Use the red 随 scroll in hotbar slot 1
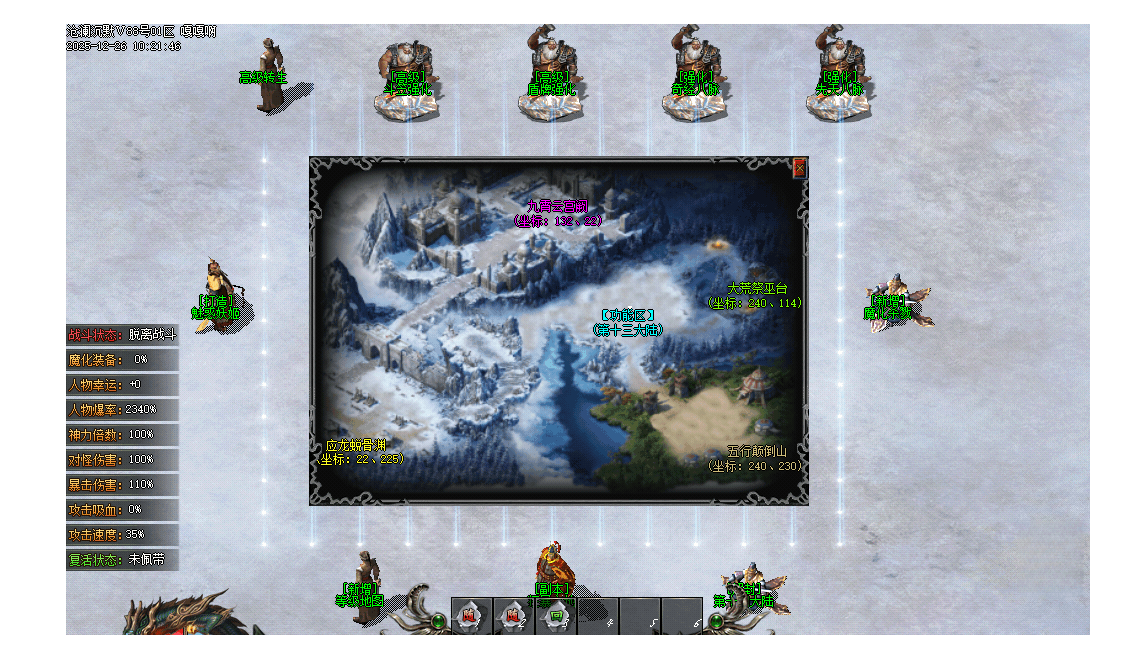The width and height of the screenshot is (1148, 656). click(x=470, y=617)
